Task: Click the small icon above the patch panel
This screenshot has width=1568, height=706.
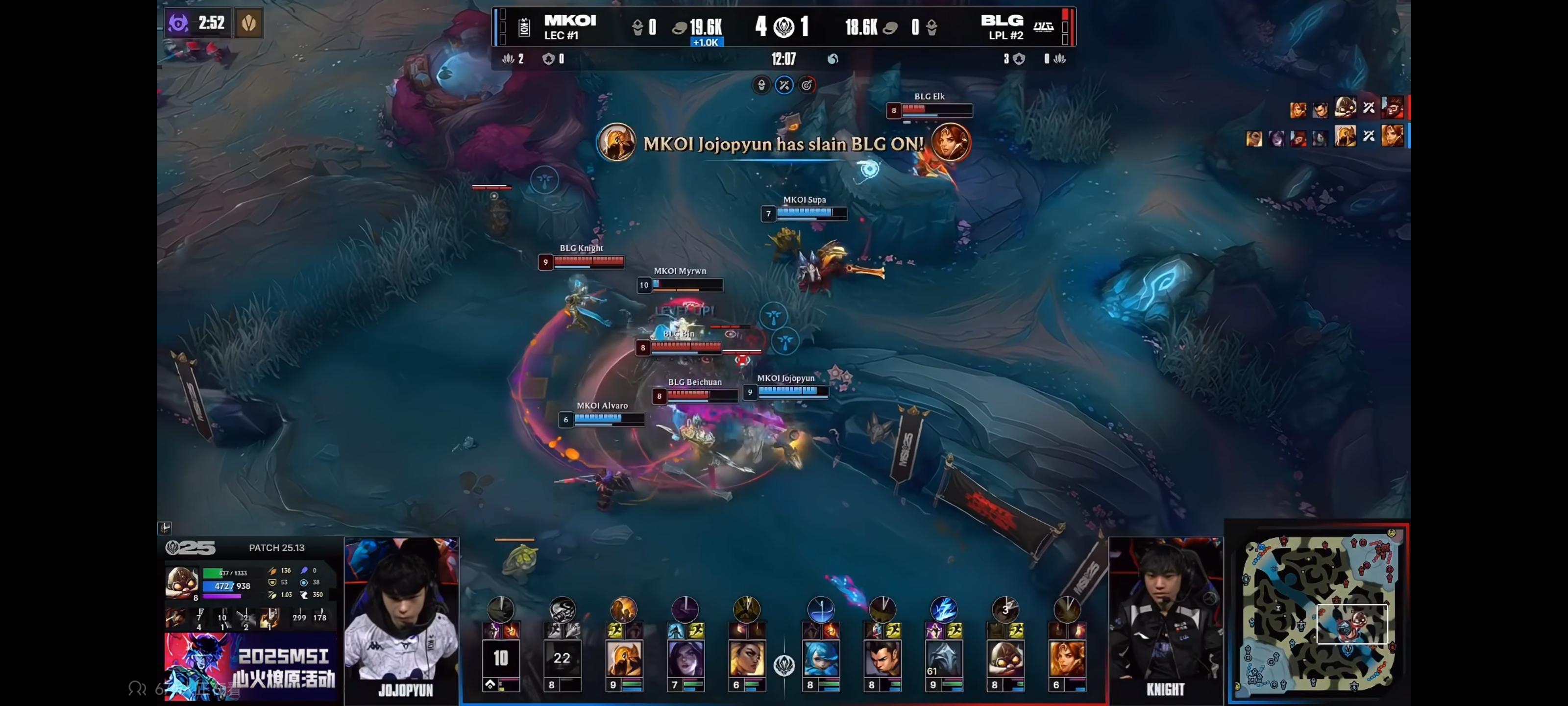Action: pyautogui.click(x=164, y=528)
